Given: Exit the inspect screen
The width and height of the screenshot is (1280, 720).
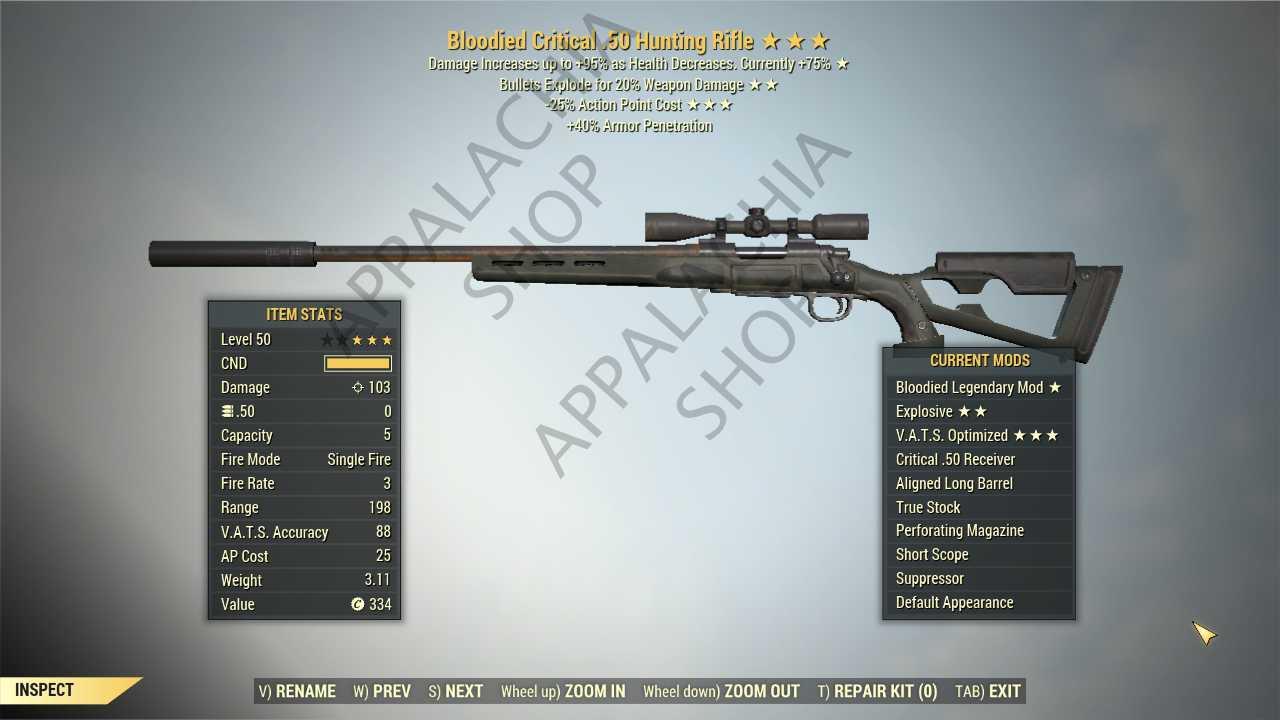Looking at the screenshot, I should 988,691.
